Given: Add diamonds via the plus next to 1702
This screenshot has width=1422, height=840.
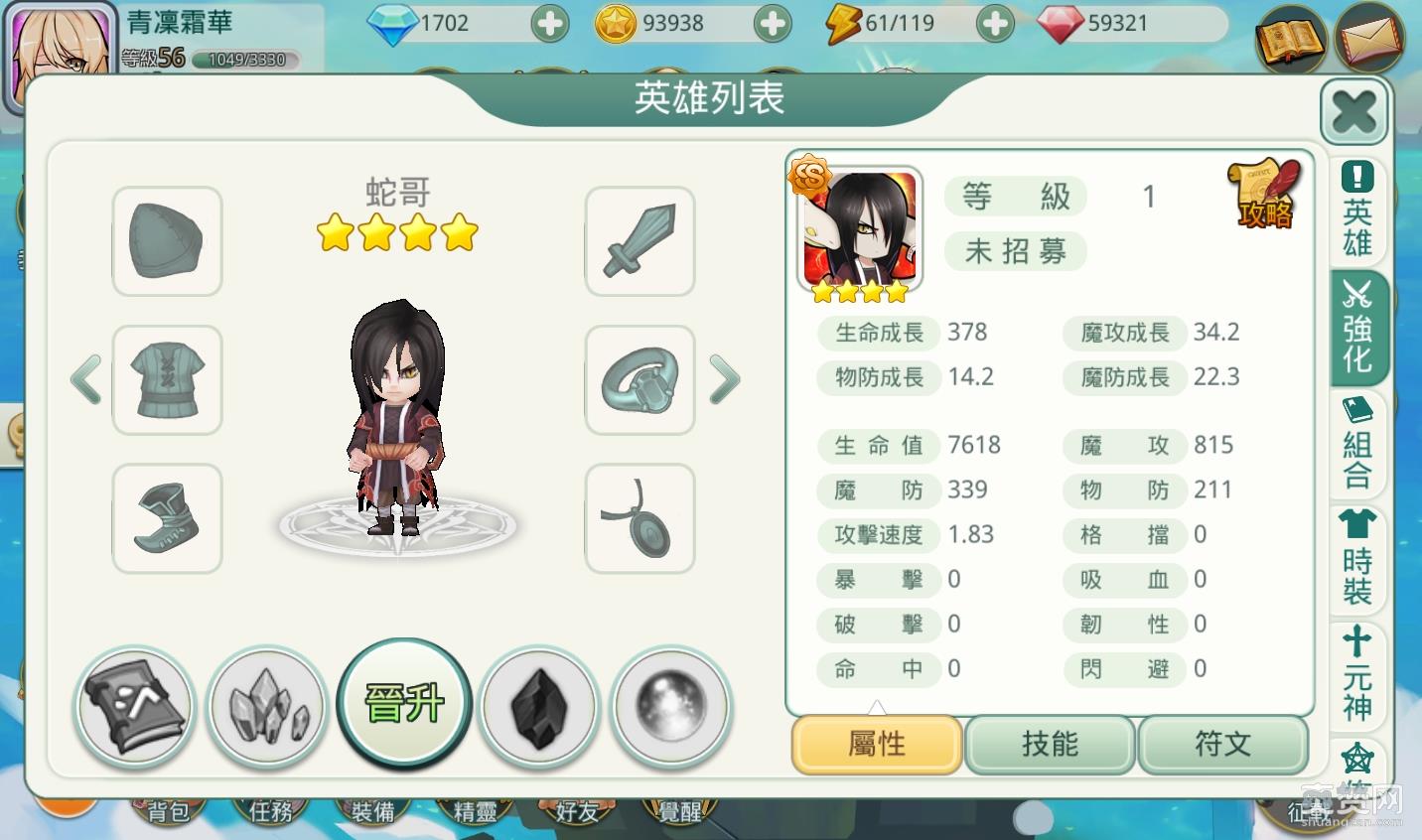Looking at the screenshot, I should click(549, 22).
